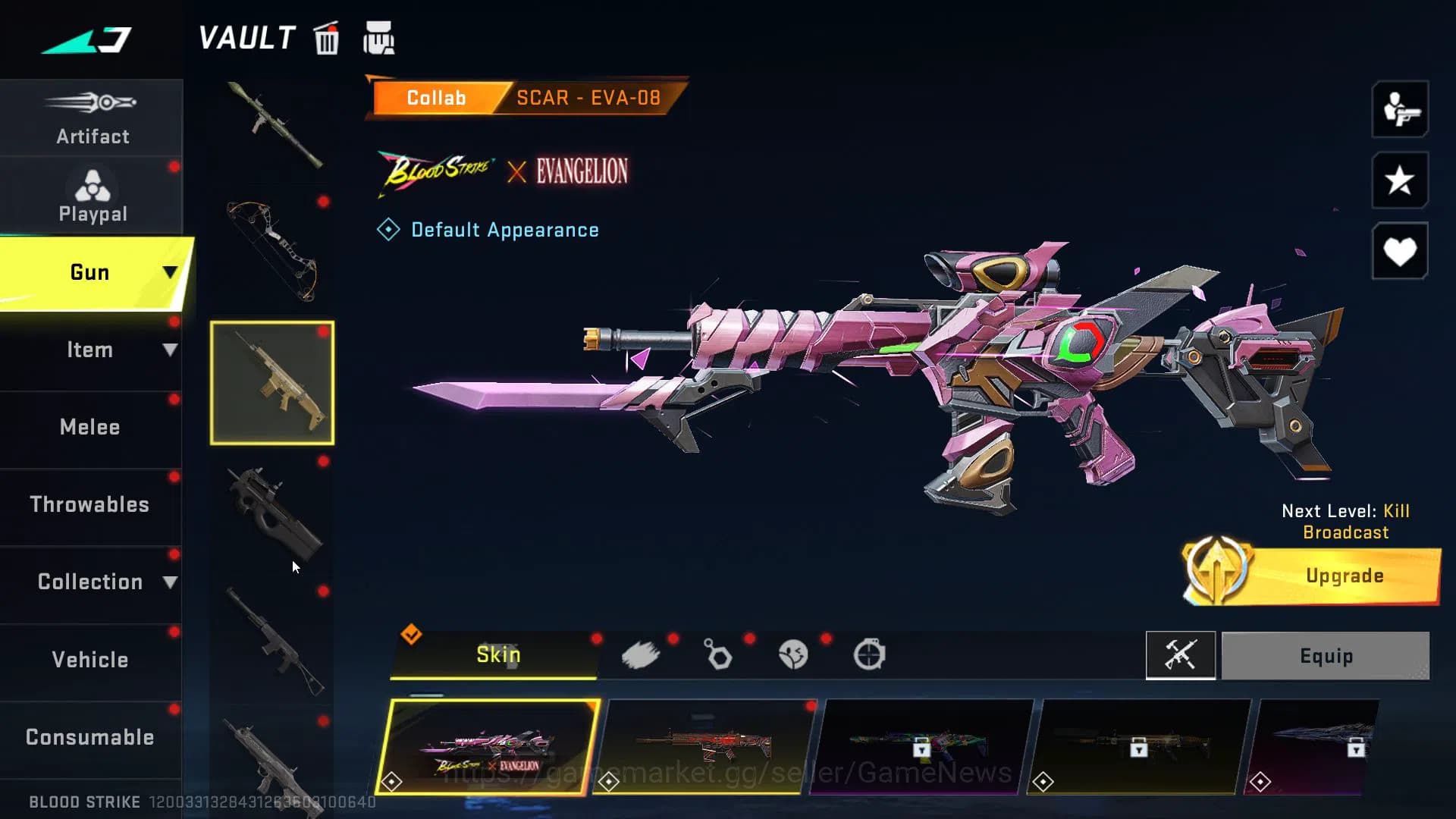Open the Melee category in sidebar
This screenshot has width=1456, height=819.
click(x=90, y=427)
